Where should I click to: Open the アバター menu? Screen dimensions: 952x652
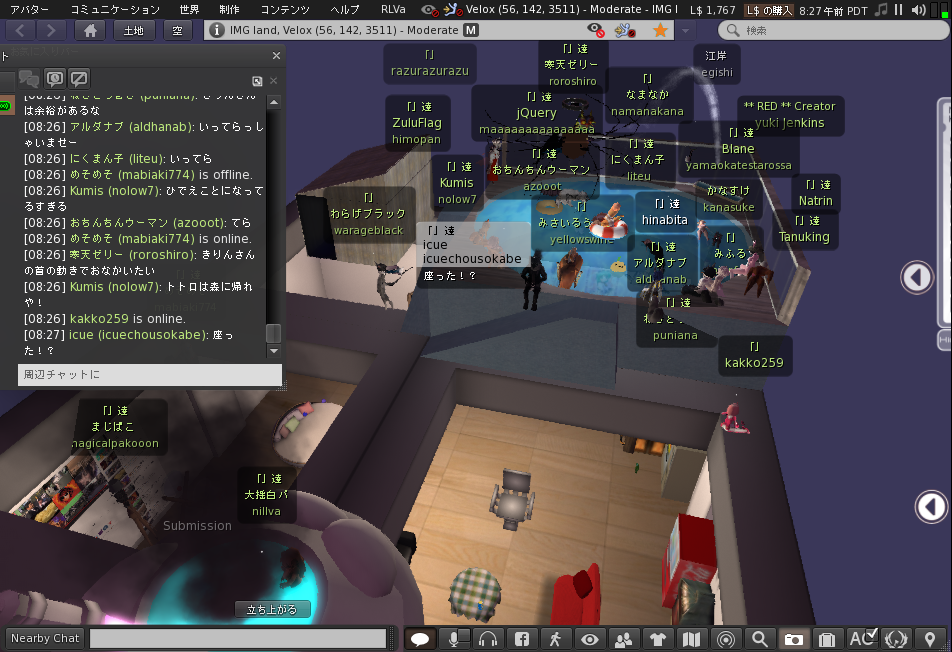[x=29, y=9]
